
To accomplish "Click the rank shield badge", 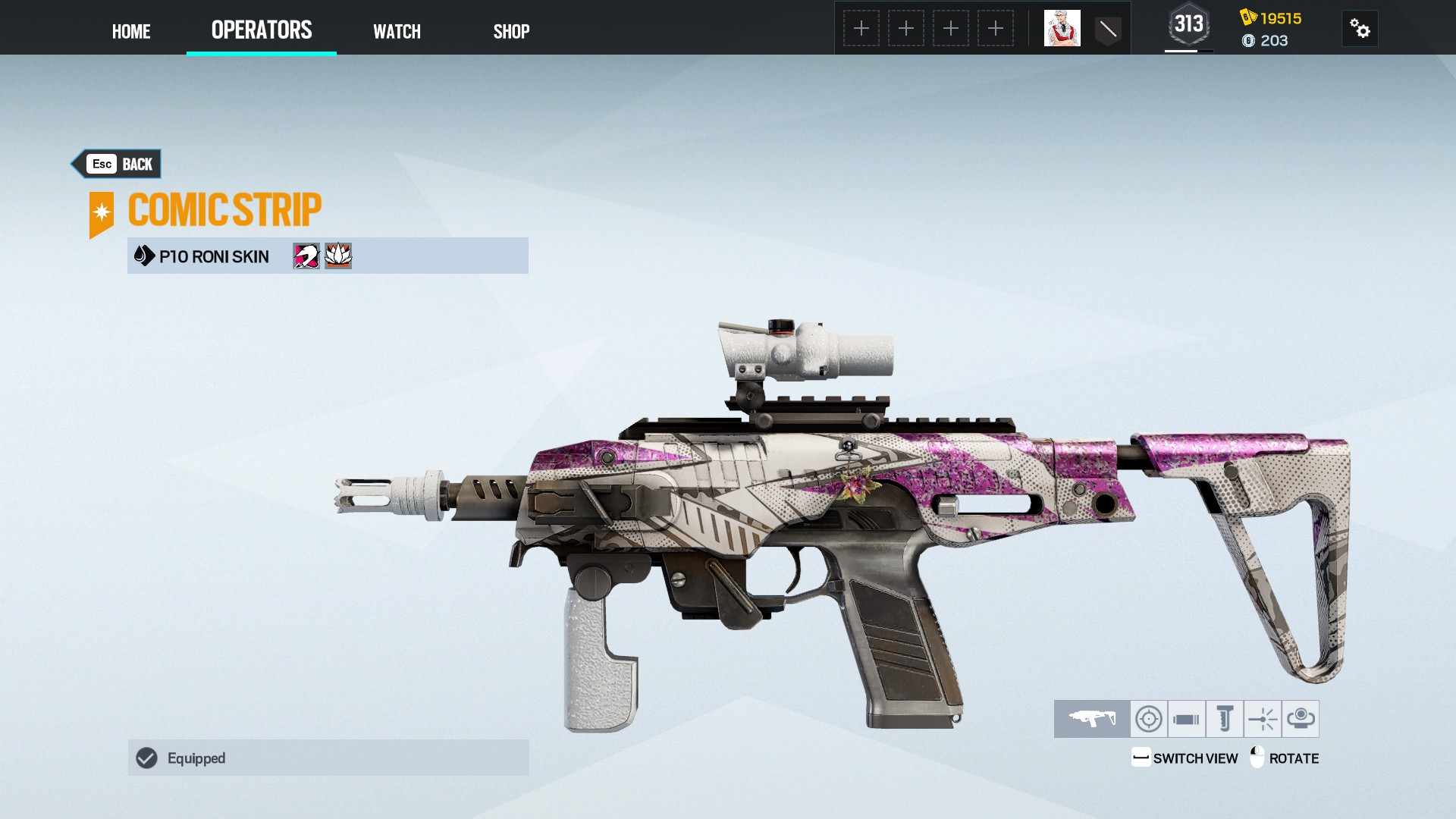I will (x=1108, y=30).
